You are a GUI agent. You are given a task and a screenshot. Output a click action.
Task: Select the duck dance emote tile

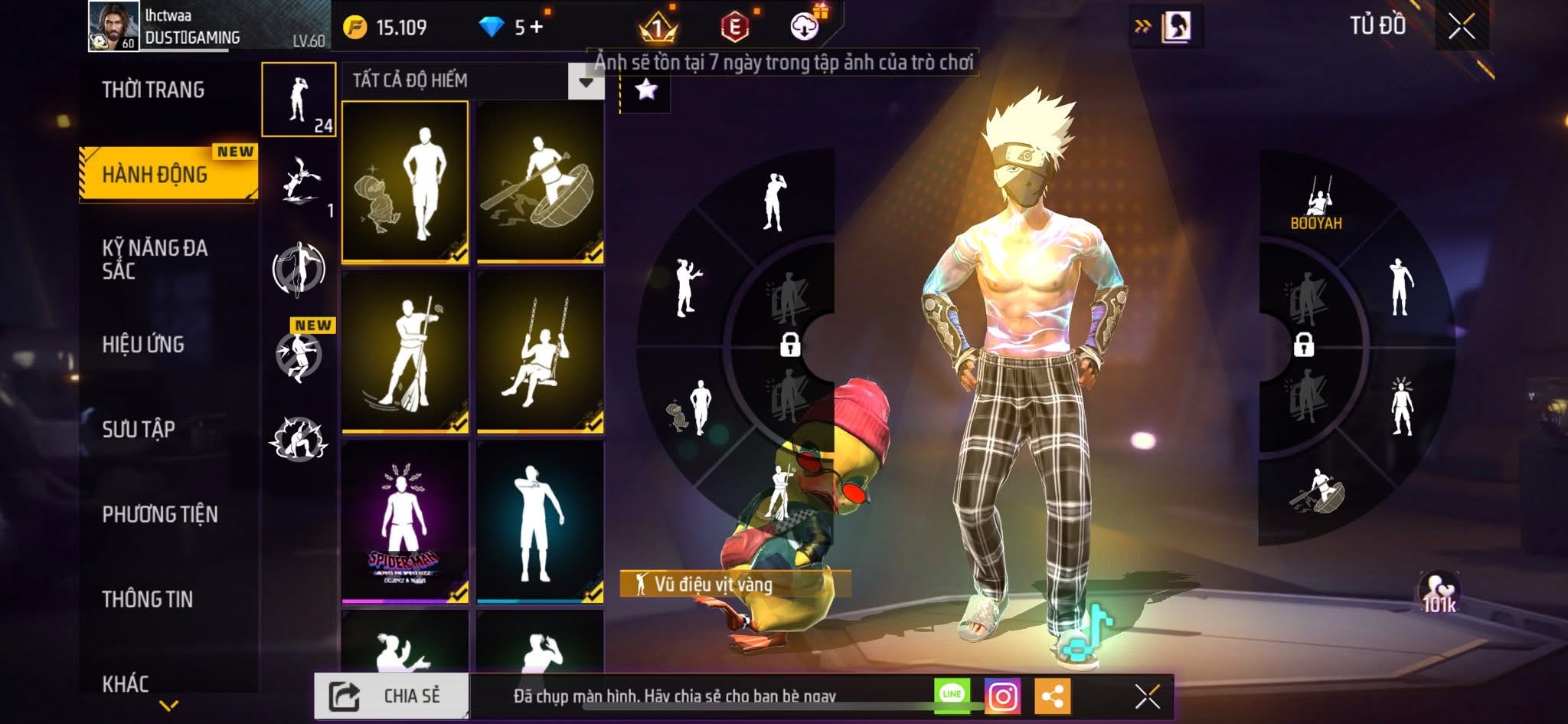(x=405, y=182)
